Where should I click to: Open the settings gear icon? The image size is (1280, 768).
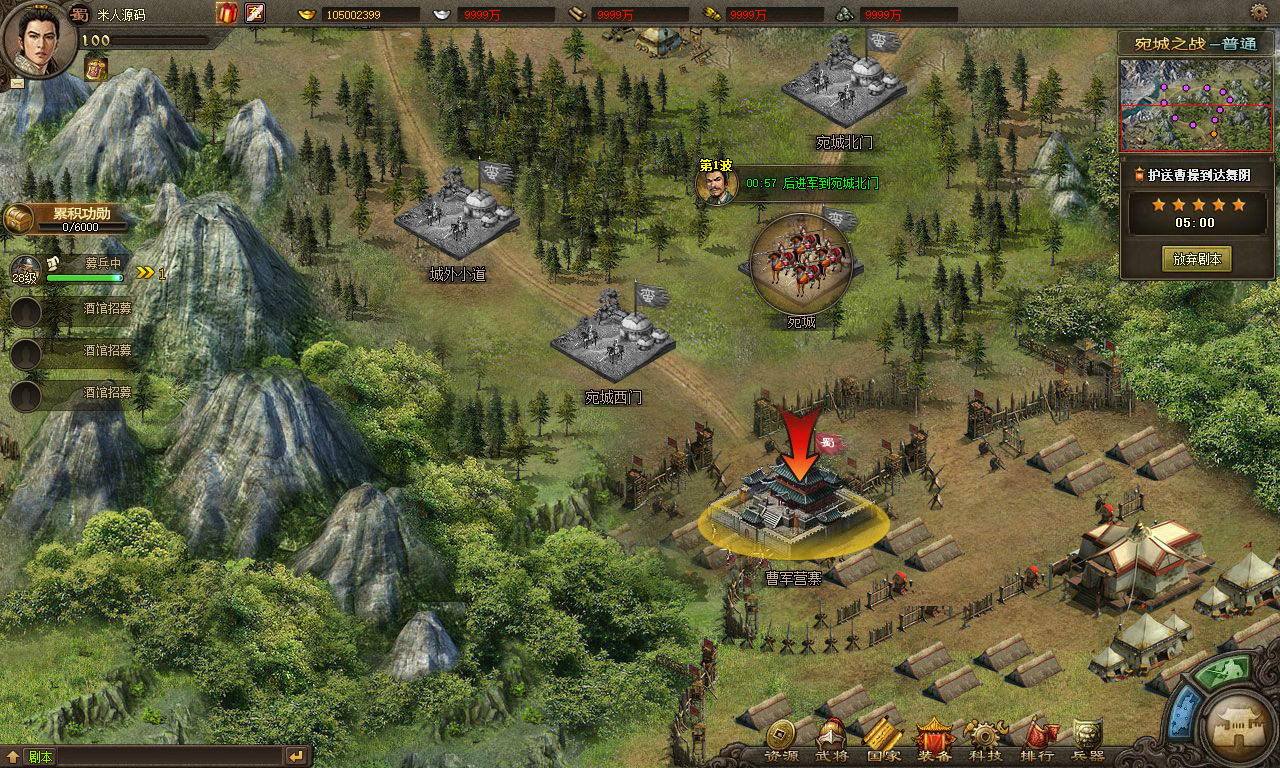pyautogui.click(x=1259, y=12)
